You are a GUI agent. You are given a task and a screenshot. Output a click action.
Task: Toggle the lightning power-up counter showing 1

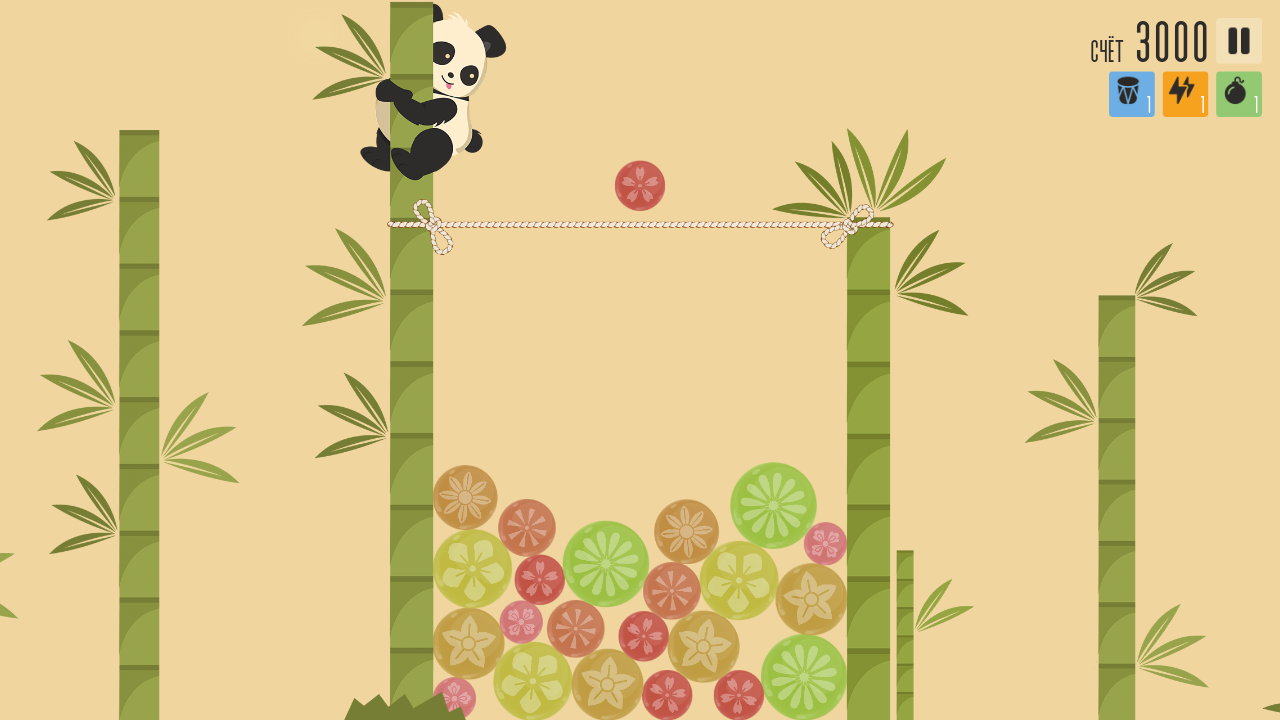pos(1202,106)
